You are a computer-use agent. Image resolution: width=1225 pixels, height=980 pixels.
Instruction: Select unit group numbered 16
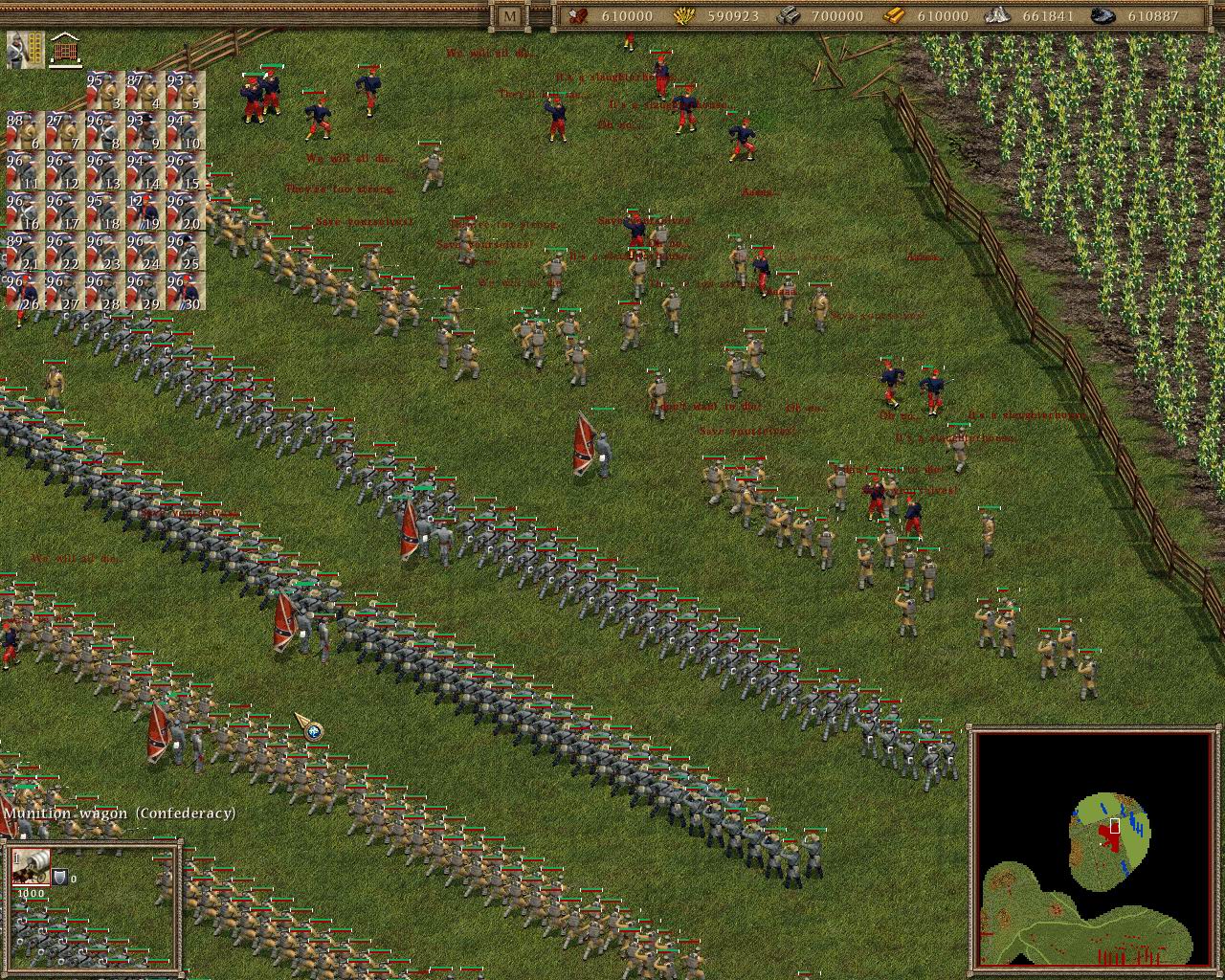point(25,209)
